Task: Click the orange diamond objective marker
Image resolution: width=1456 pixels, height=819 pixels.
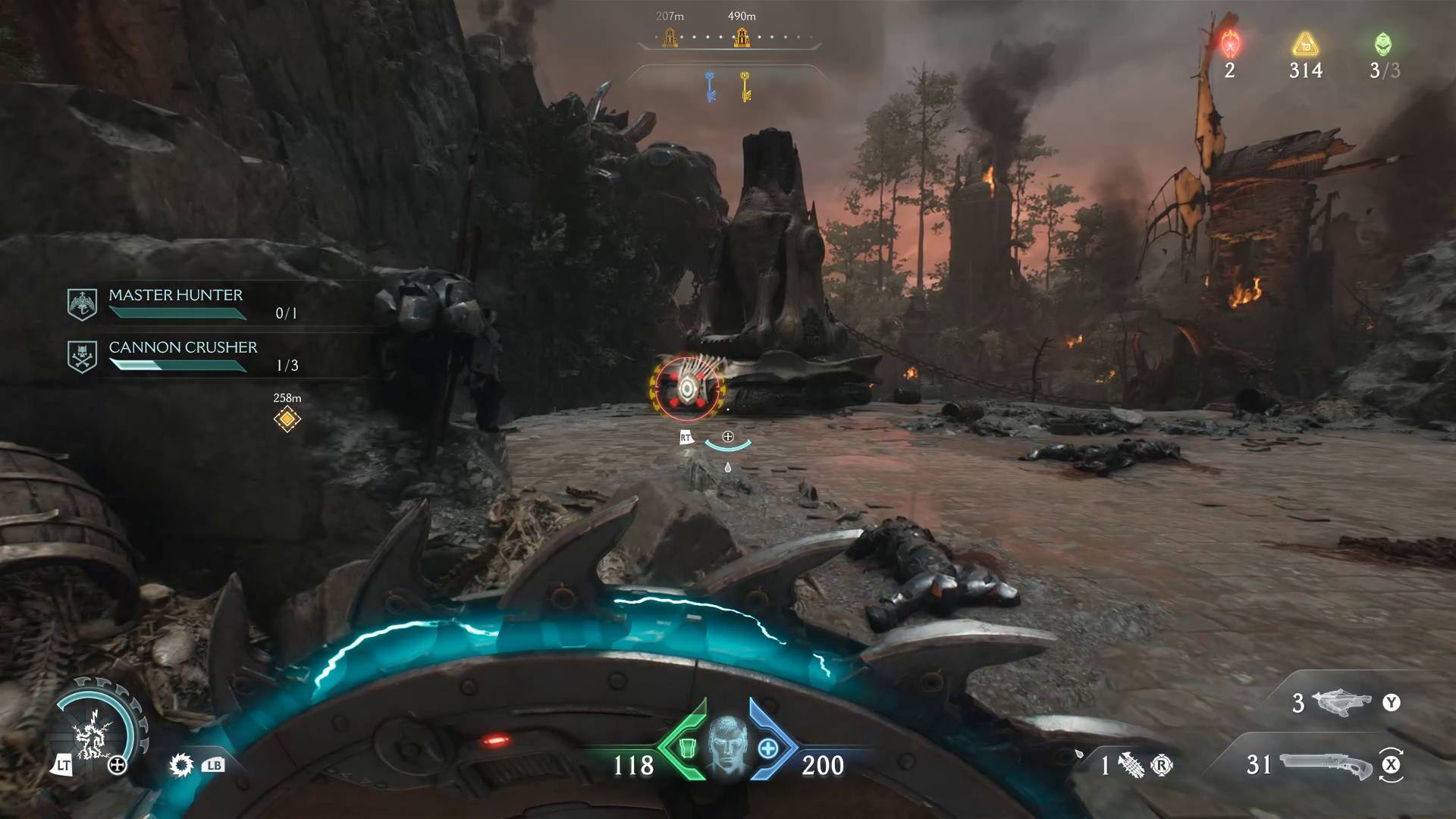Action: tap(287, 419)
